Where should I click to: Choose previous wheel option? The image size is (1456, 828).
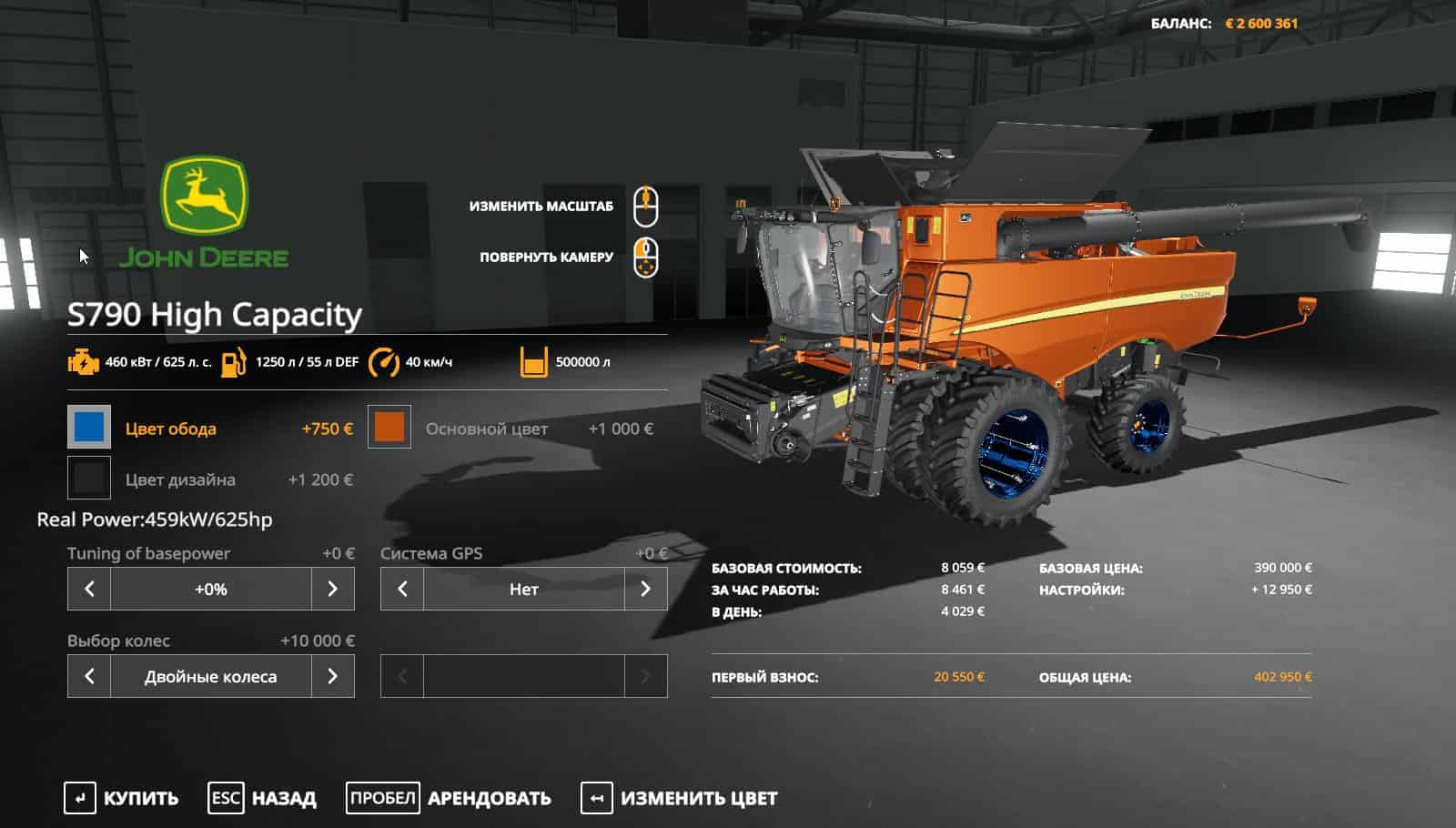click(x=89, y=676)
